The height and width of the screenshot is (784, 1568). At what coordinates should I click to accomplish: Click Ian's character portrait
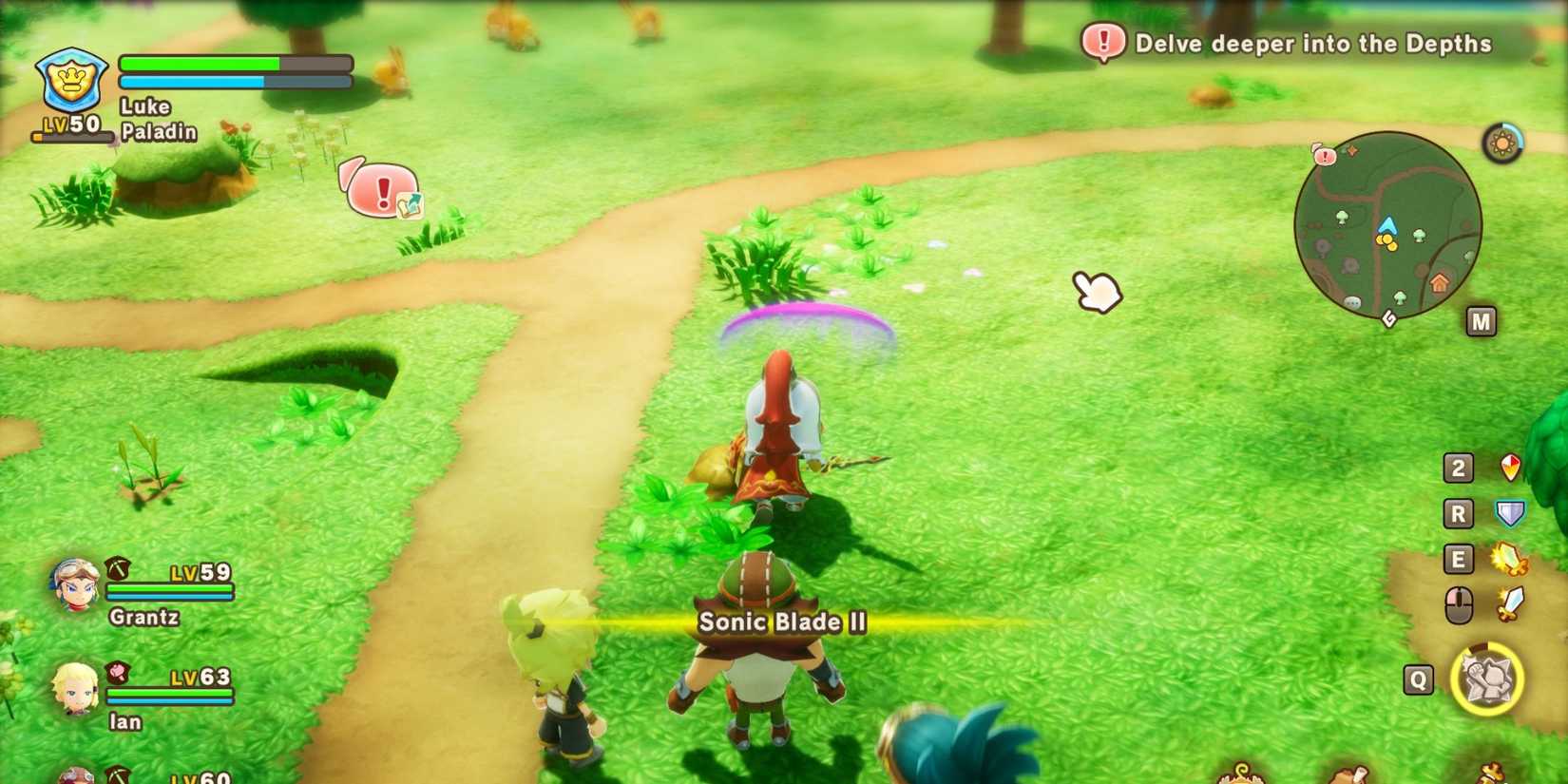tap(74, 691)
